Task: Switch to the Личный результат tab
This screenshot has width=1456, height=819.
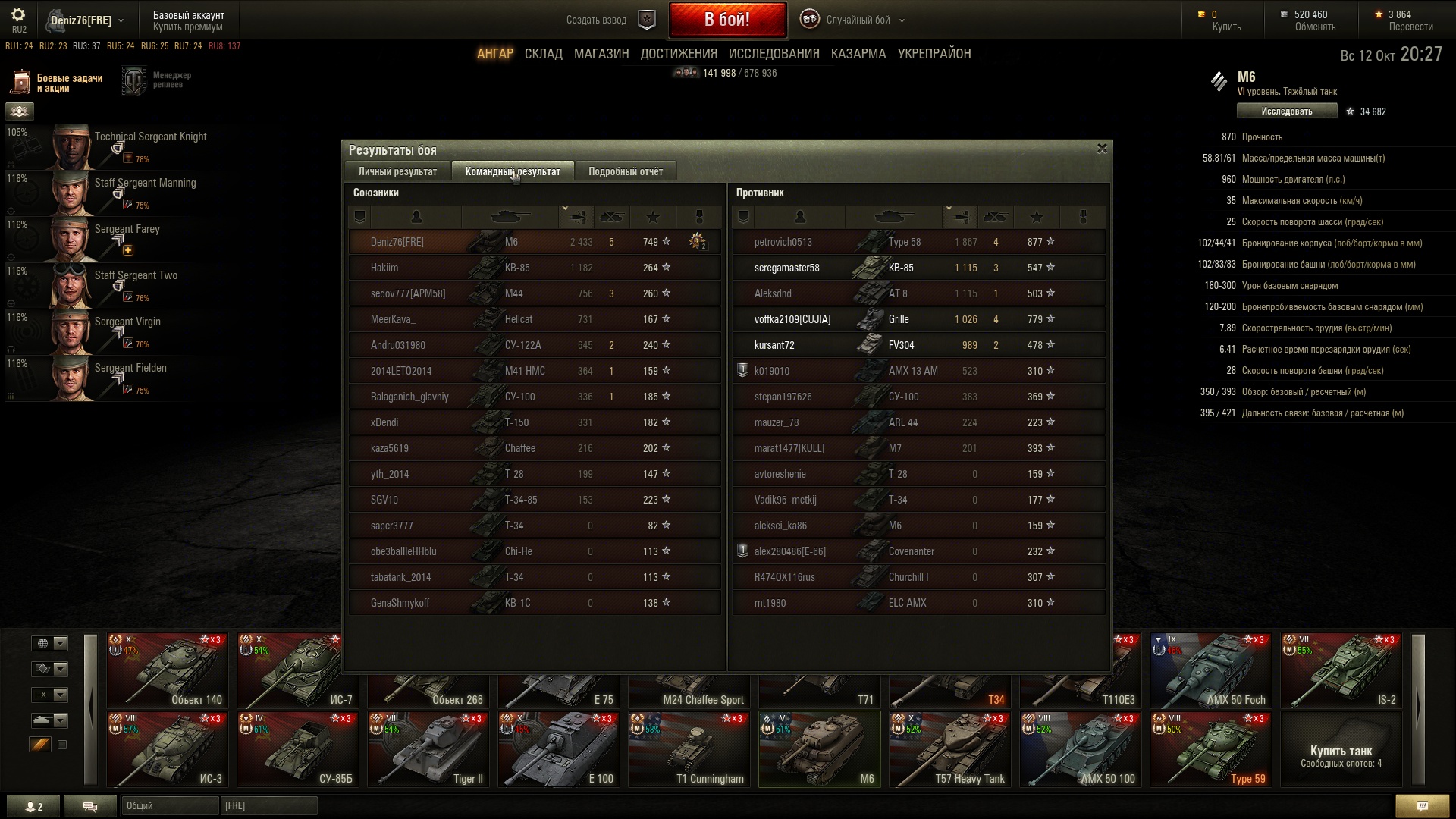Action: click(x=397, y=171)
